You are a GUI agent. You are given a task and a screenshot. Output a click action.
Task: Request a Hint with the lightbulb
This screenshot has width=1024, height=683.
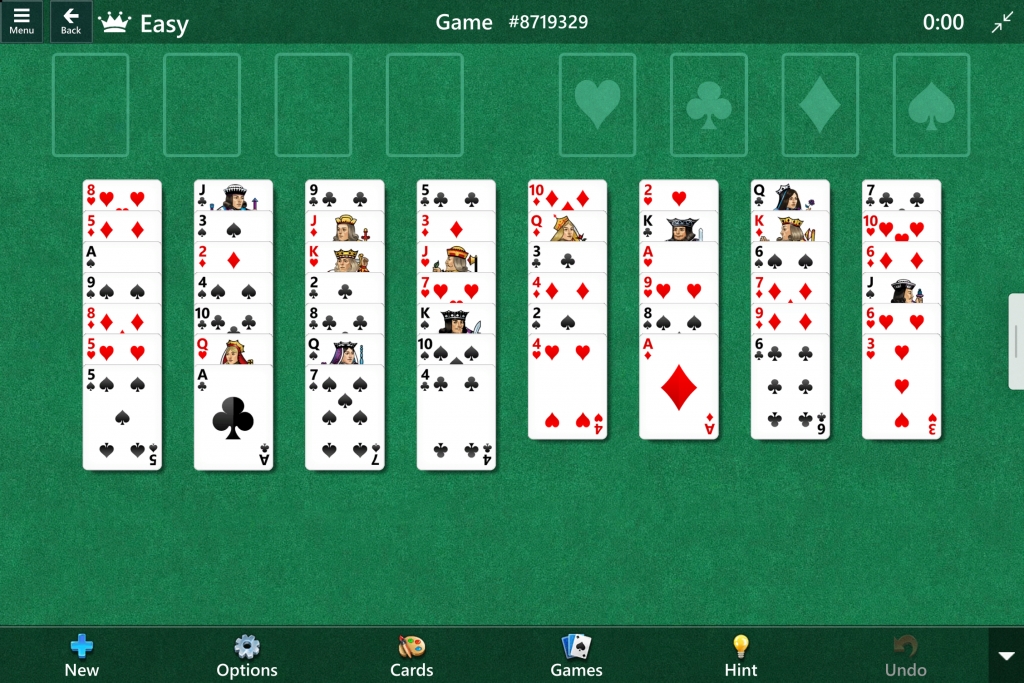coord(740,655)
